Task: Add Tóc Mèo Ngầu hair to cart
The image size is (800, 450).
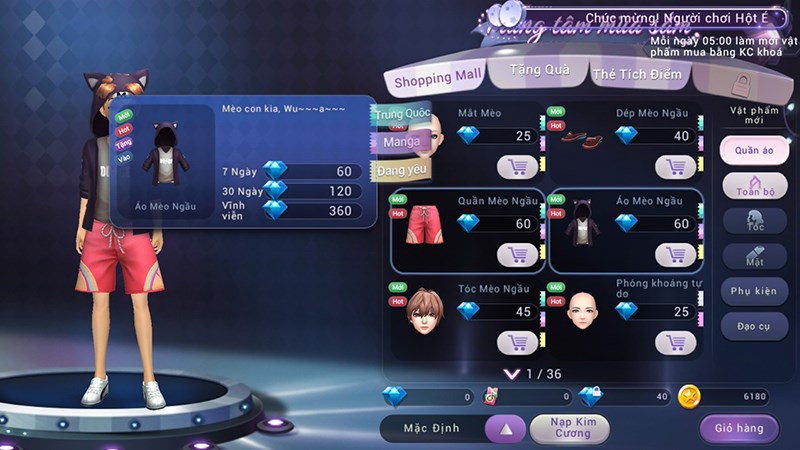Action: coord(518,342)
